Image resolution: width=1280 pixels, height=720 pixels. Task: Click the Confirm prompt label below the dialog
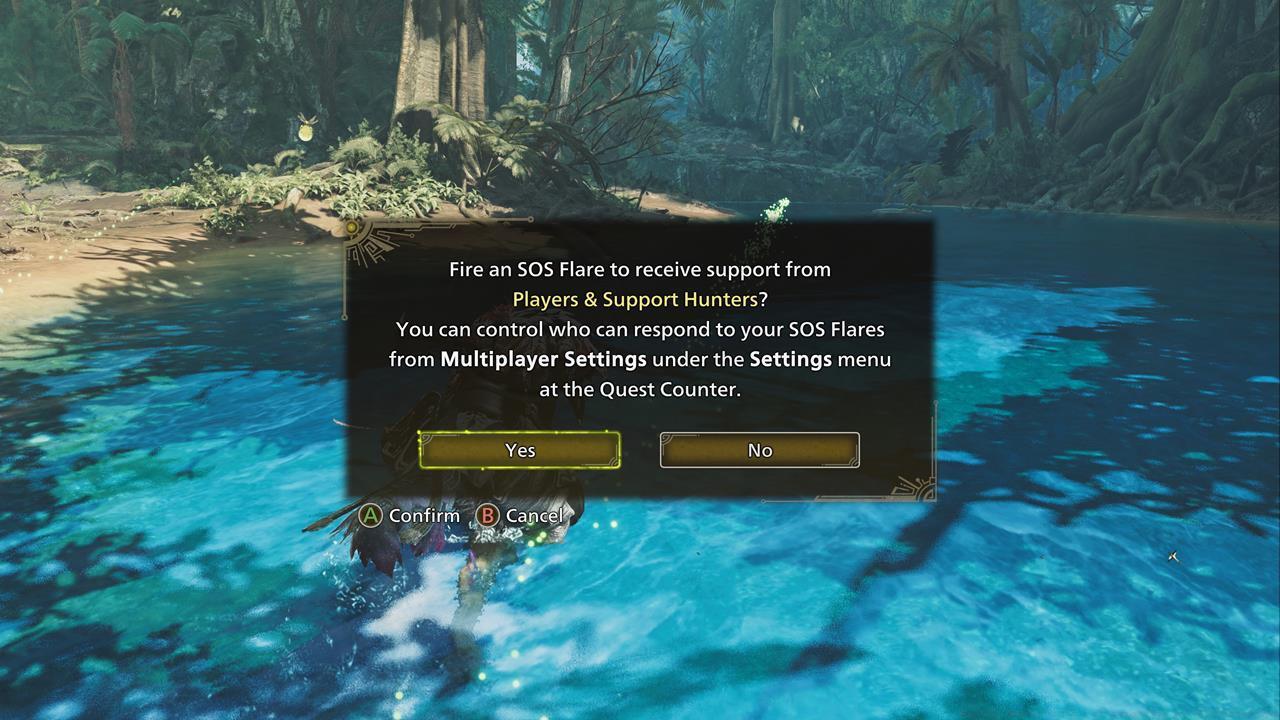point(427,515)
